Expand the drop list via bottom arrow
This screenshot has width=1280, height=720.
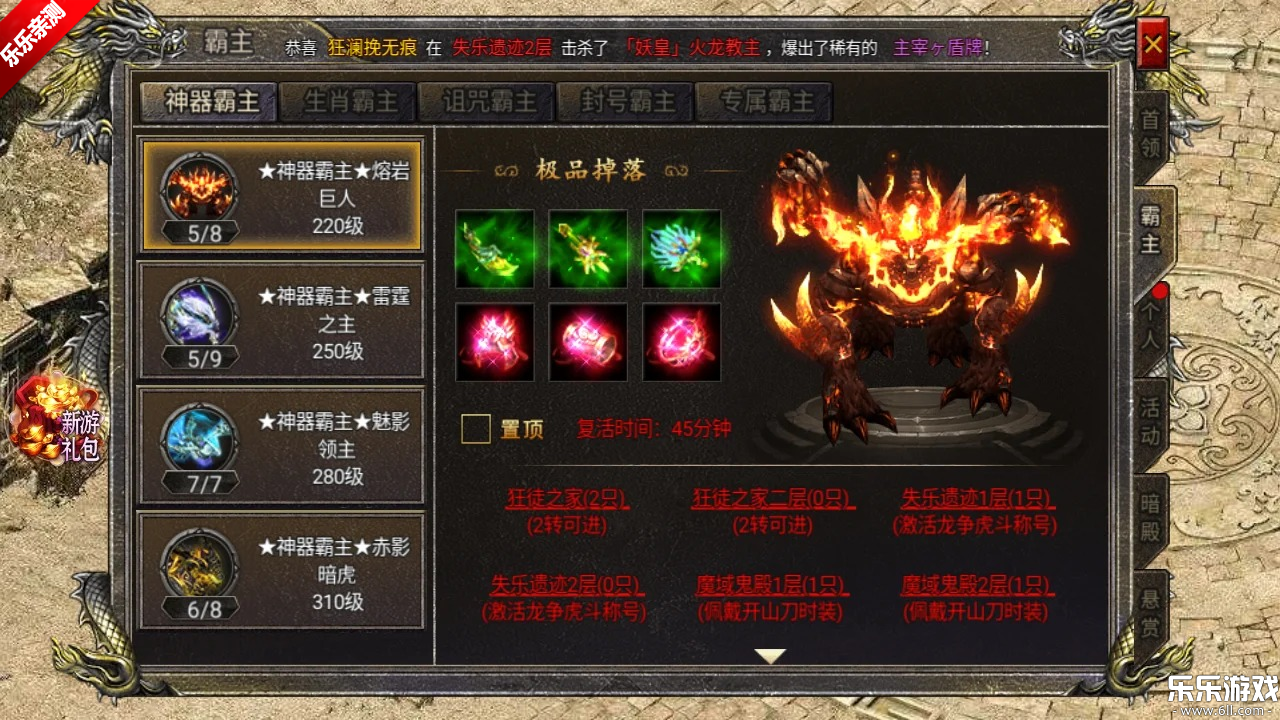click(x=768, y=655)
